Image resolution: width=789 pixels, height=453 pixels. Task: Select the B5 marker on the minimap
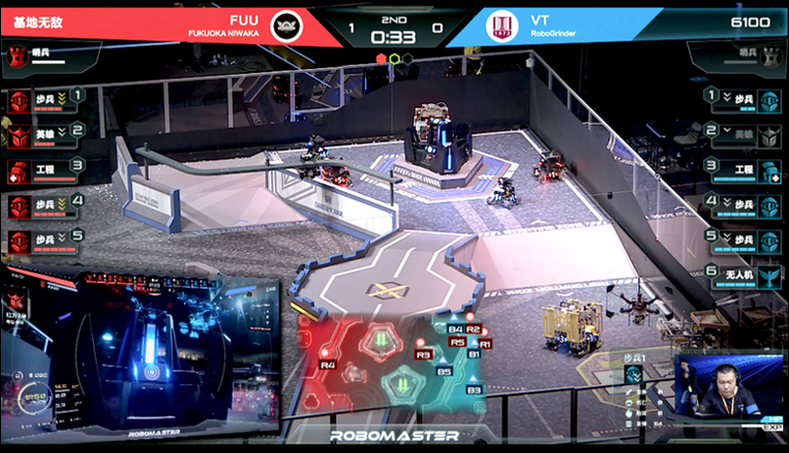(445, 371)
